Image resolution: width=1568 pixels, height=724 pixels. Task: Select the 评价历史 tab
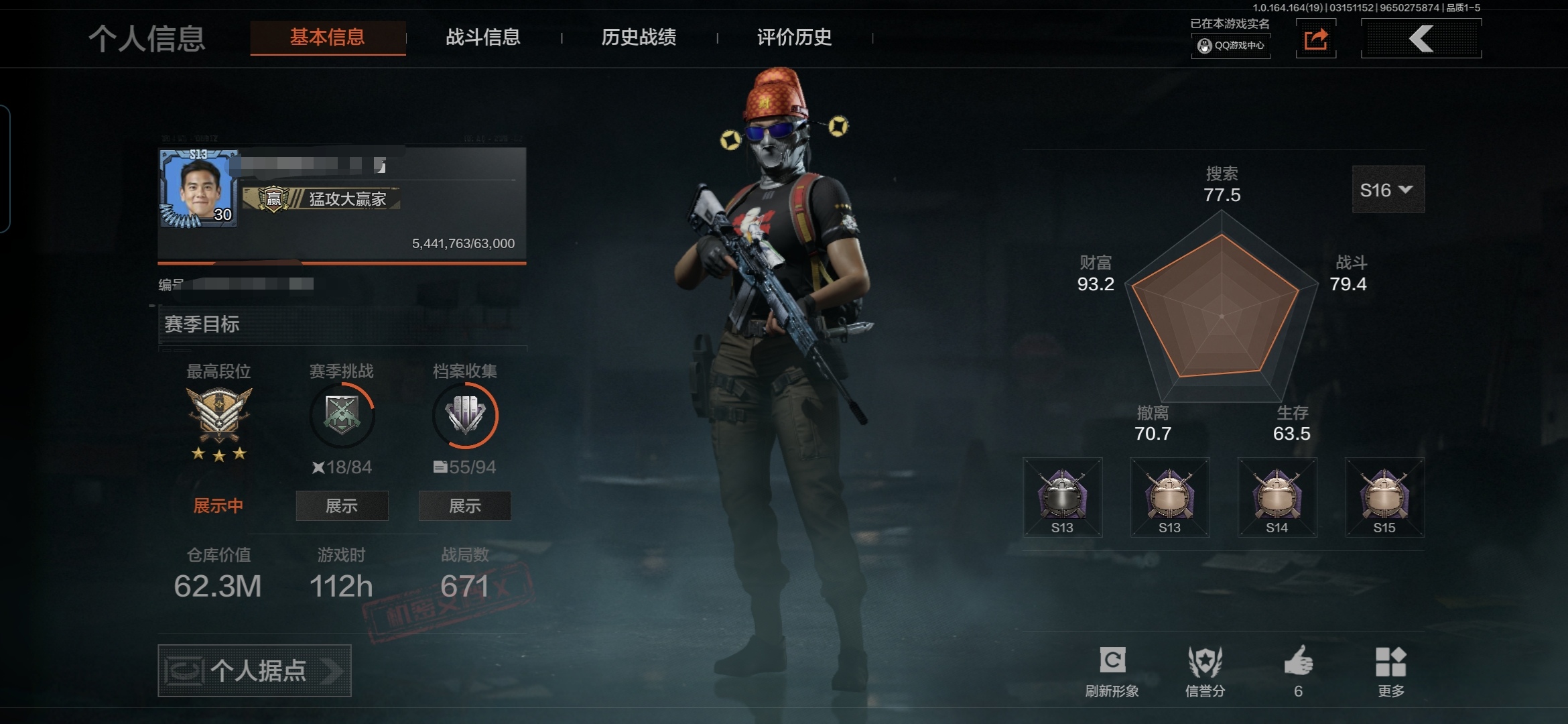(794, 38)
